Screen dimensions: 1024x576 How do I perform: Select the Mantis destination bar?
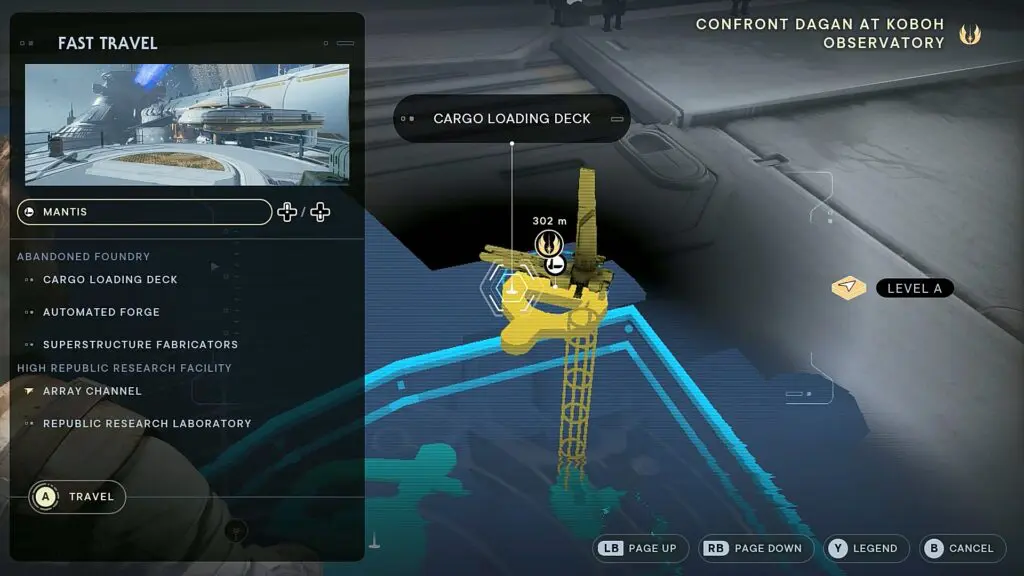[145, 212]
